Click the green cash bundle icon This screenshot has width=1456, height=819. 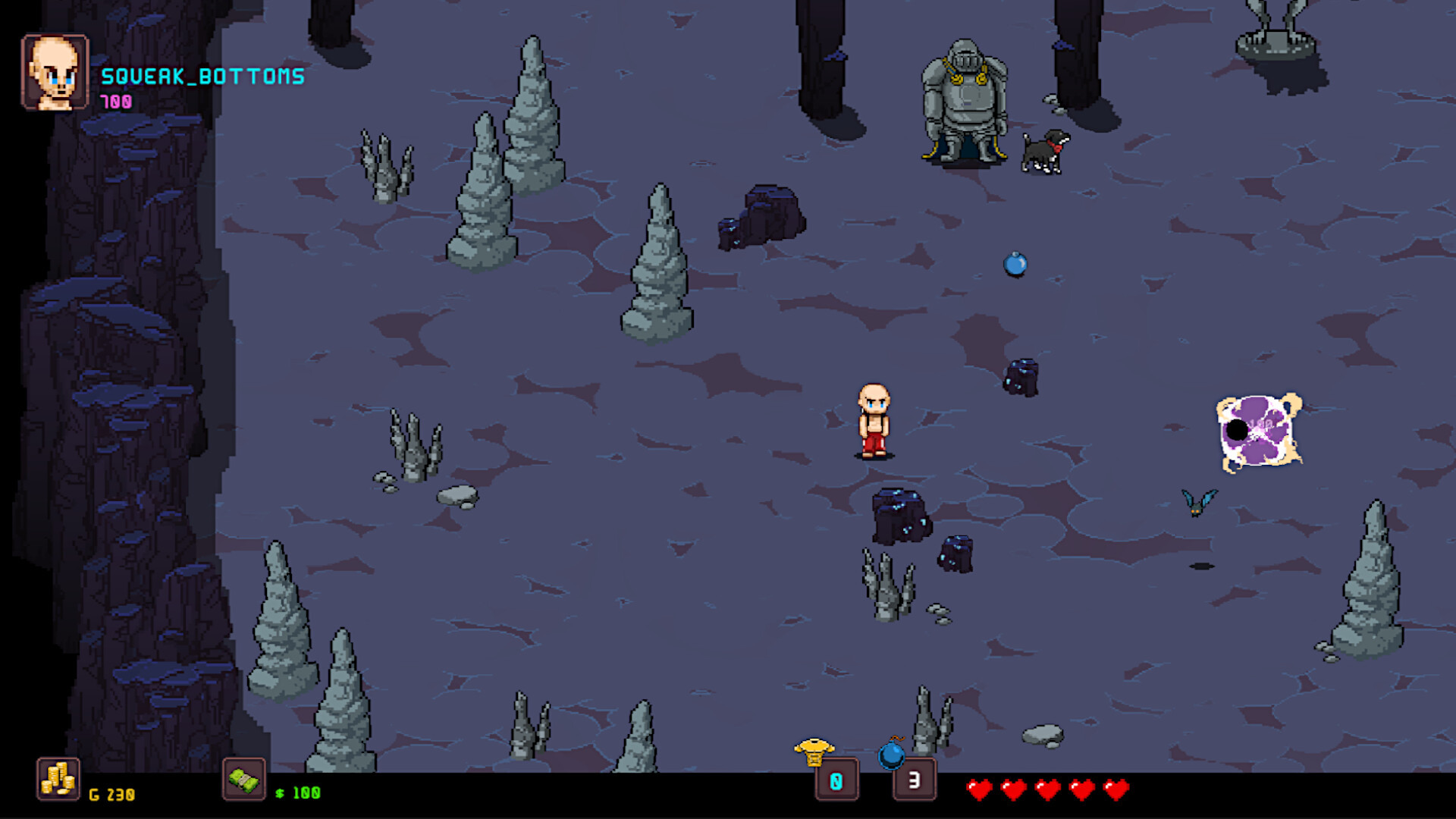243,779
